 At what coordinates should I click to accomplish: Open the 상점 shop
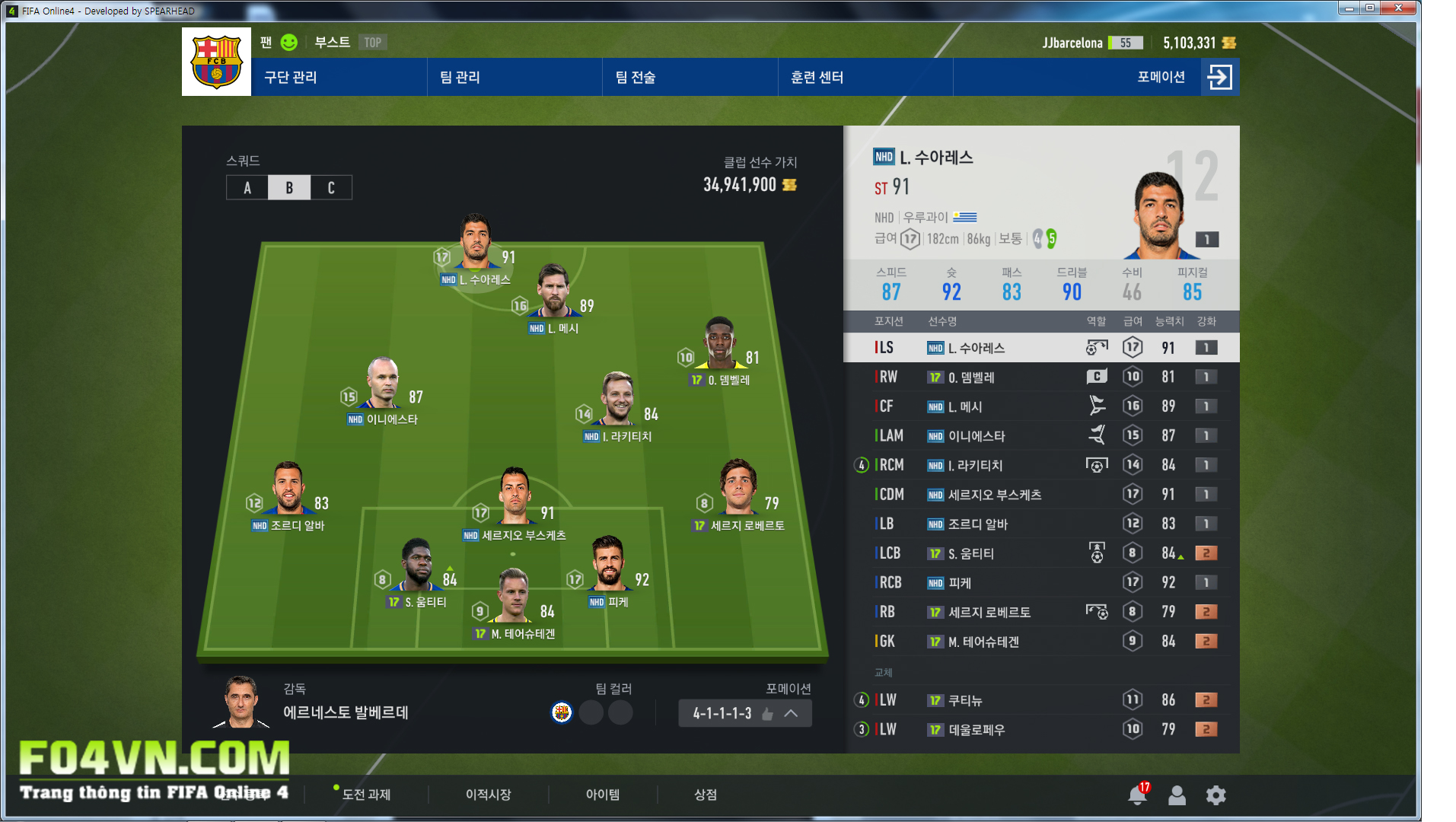(x=706, y=795)
